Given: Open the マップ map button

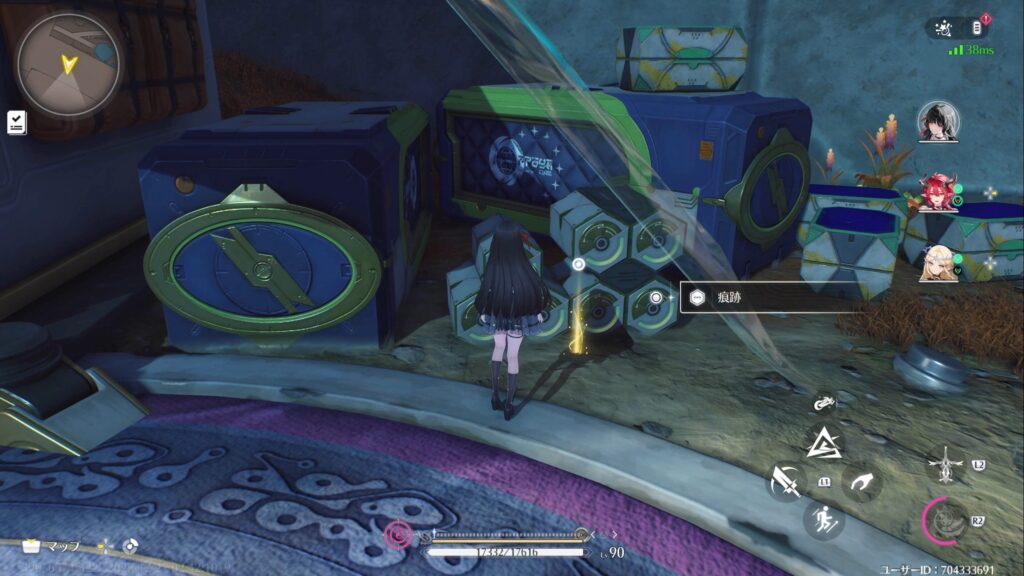Looking at the screenshot, I should point(52,547).
